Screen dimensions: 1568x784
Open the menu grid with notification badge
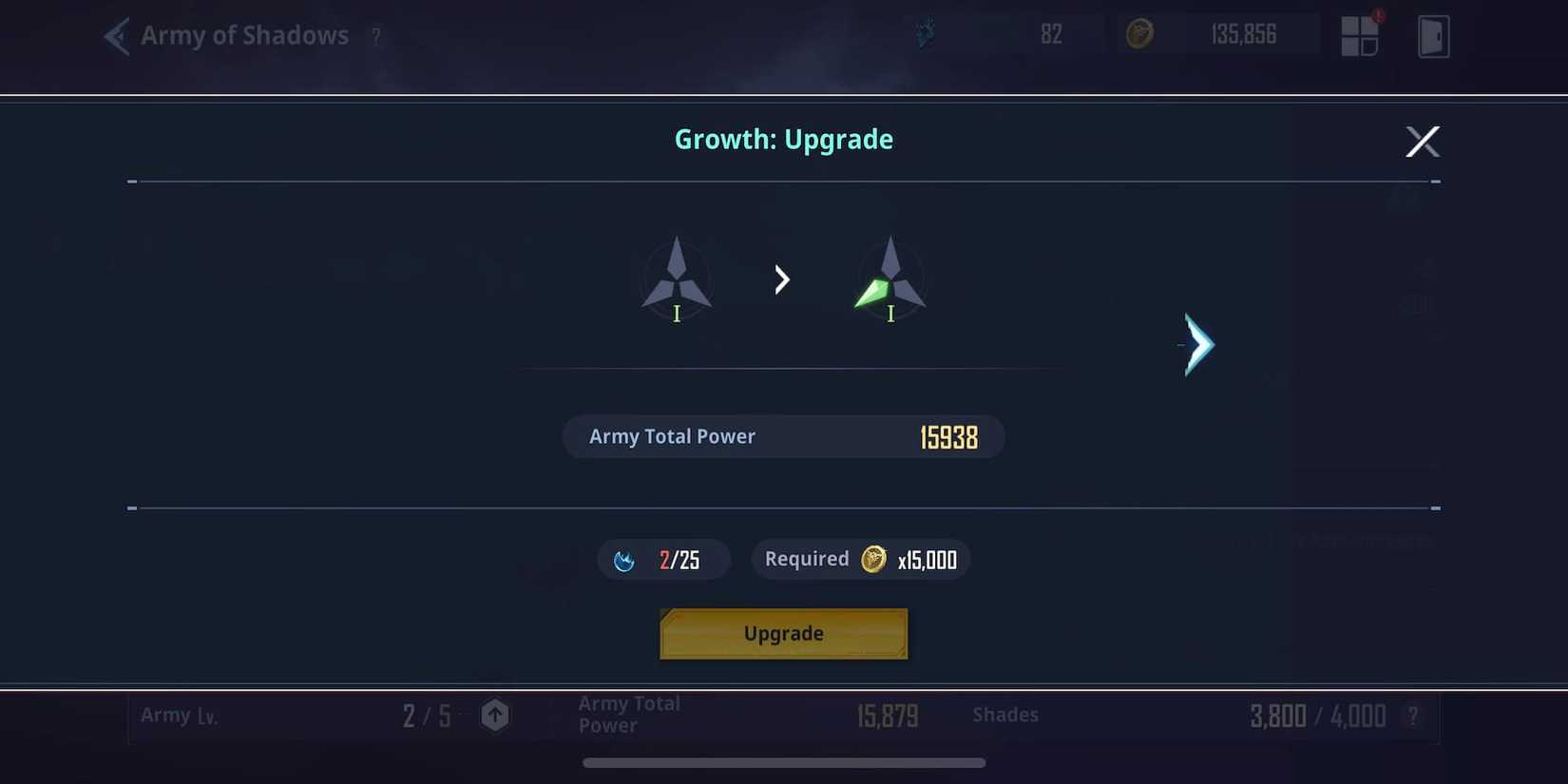coord(1361,34)
